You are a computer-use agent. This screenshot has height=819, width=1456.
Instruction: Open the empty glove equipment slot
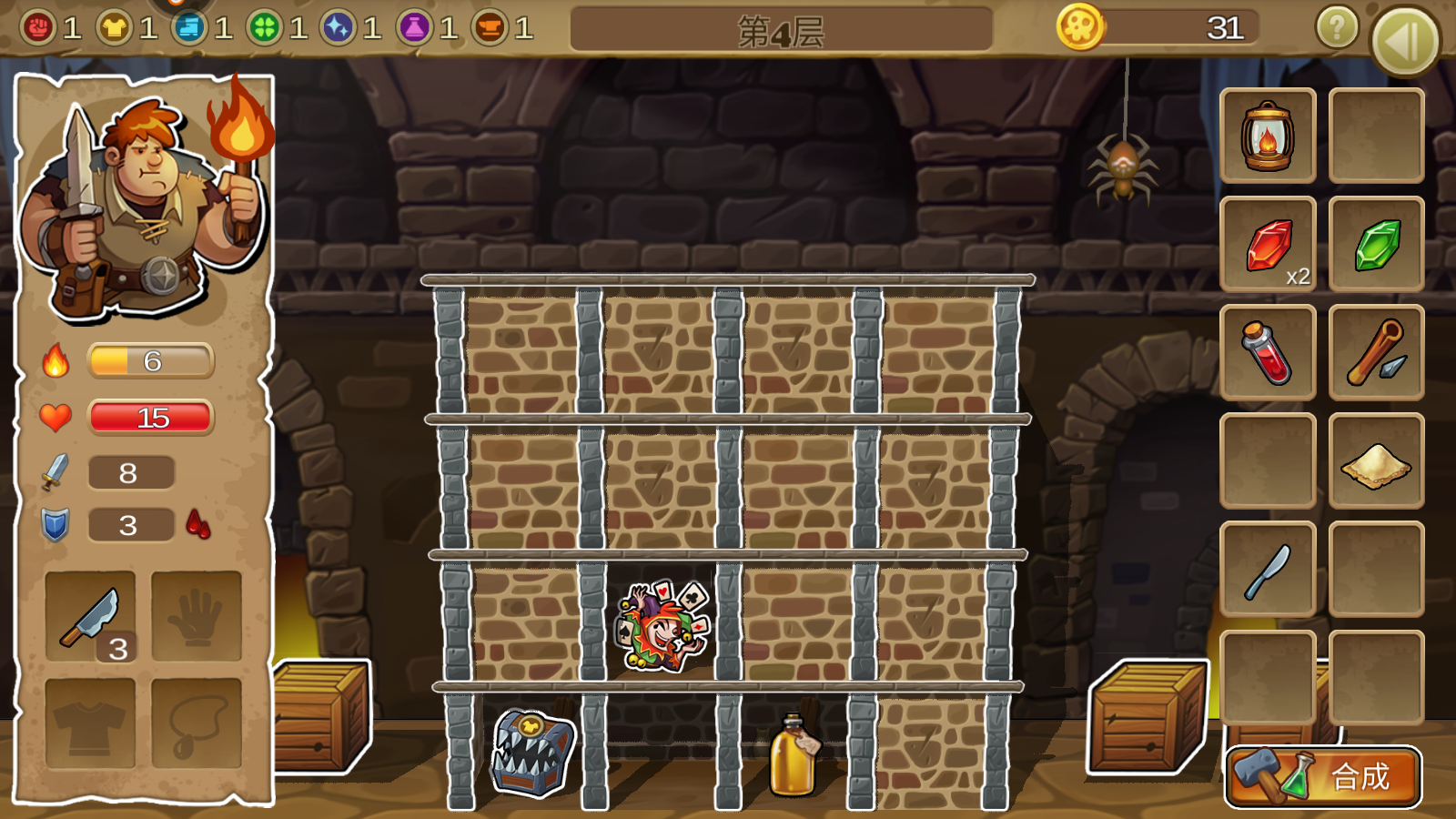[197, 616]
